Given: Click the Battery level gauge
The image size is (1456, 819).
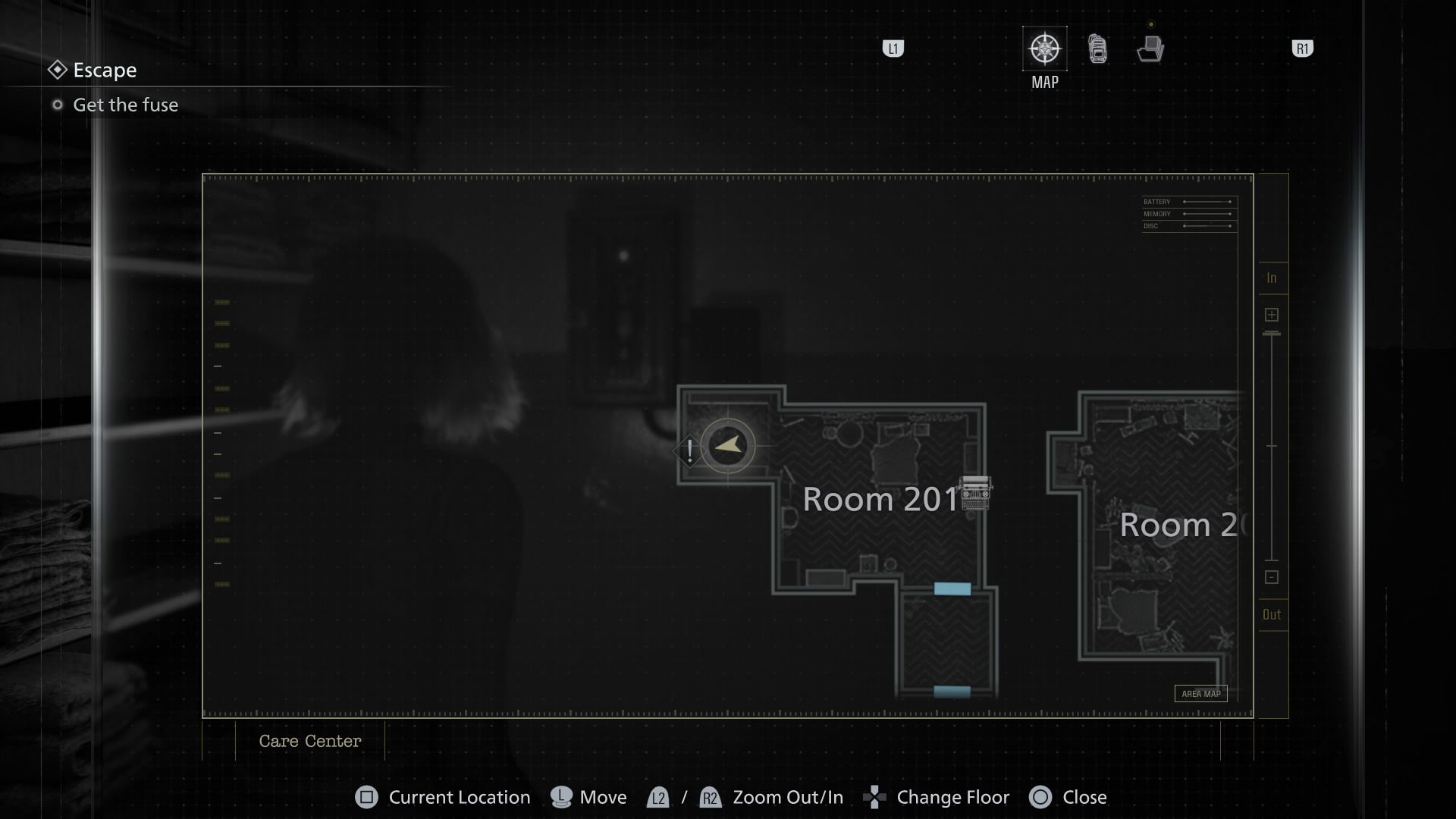Looking at the screenshot, I should pos(1188,202).
